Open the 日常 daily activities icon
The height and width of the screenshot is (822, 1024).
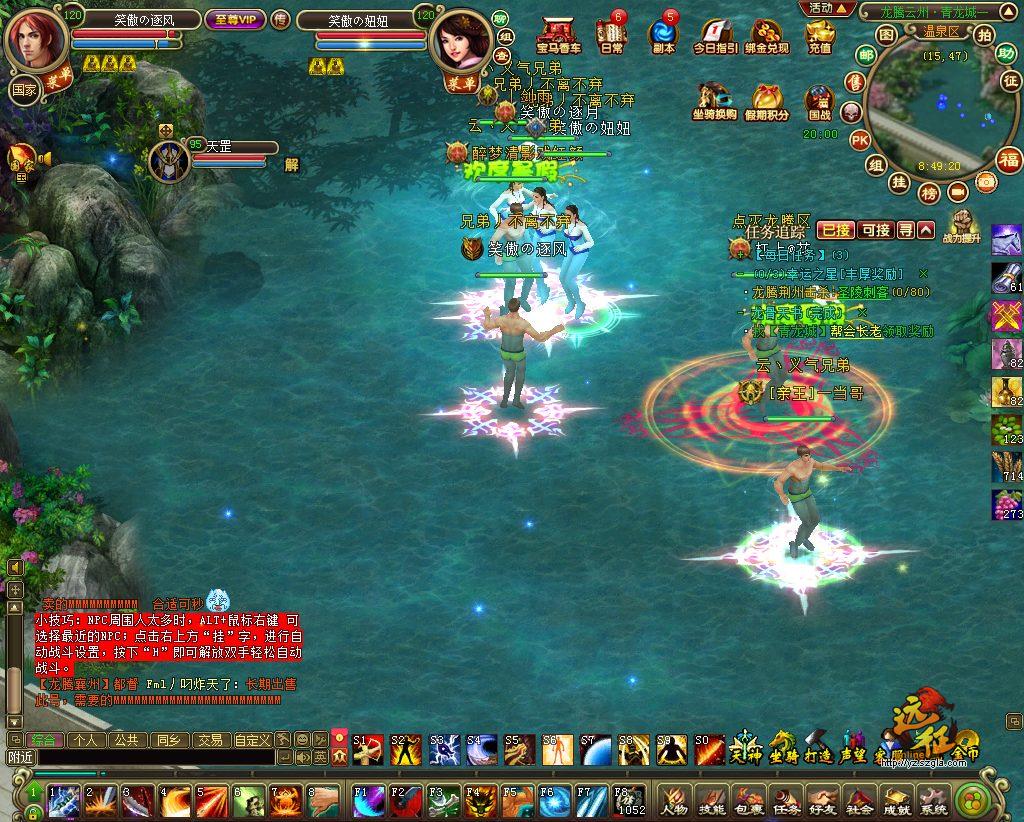point(611,35)
